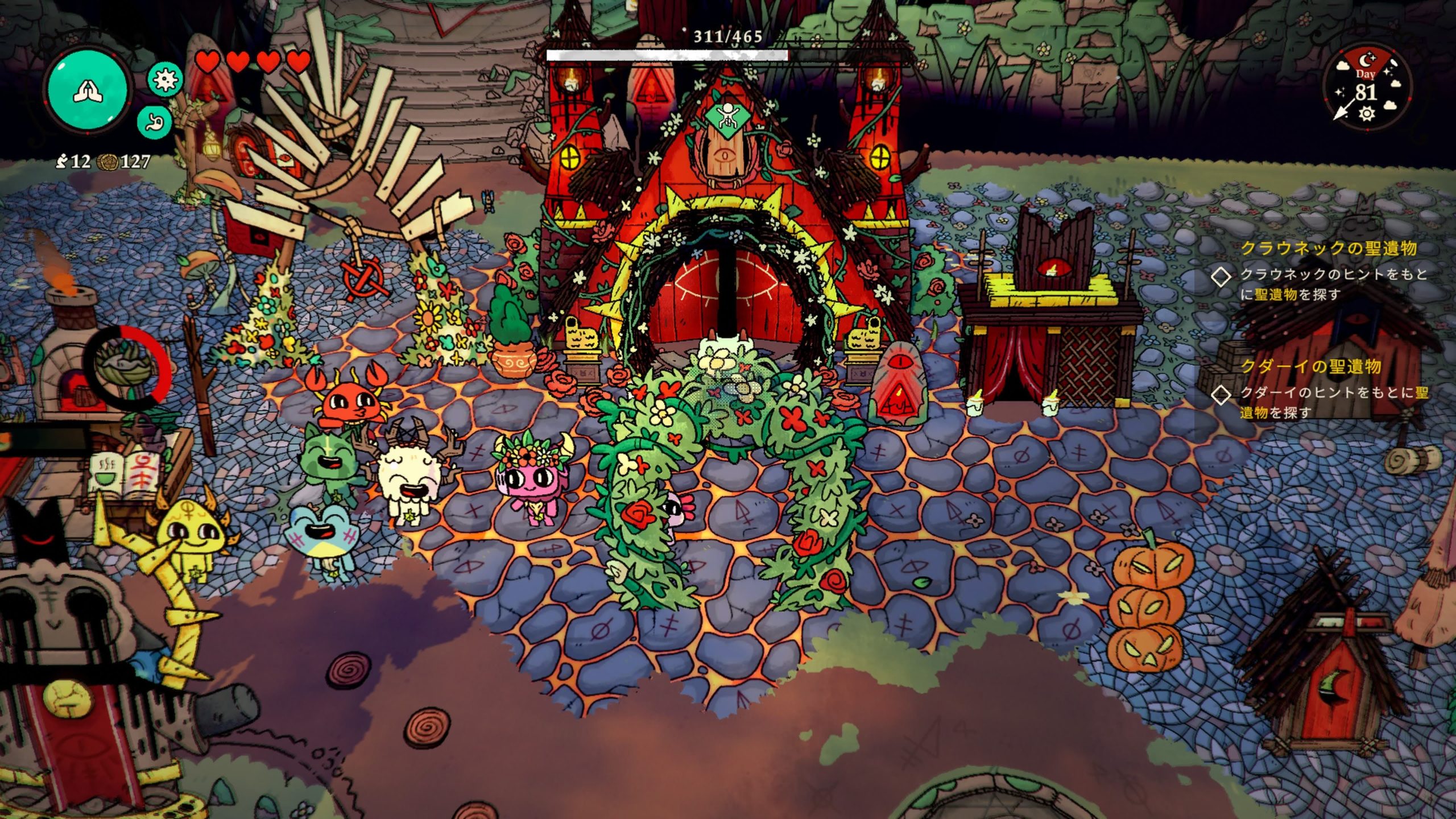Open the stomach hunger status icon

[x=155, y=122]
